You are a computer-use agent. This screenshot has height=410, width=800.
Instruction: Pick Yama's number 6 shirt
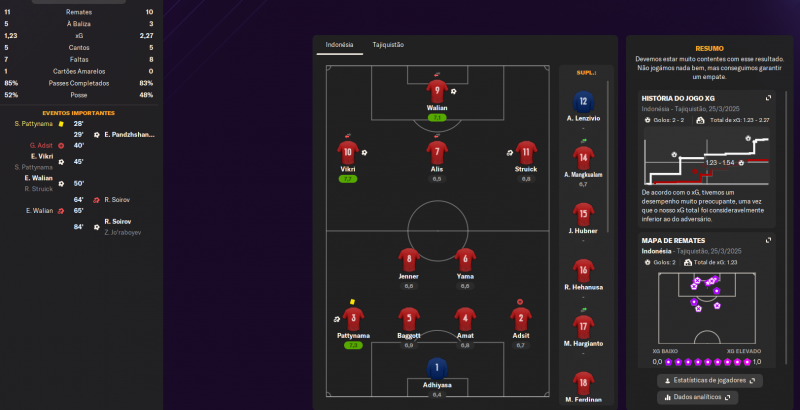(465, 258)
